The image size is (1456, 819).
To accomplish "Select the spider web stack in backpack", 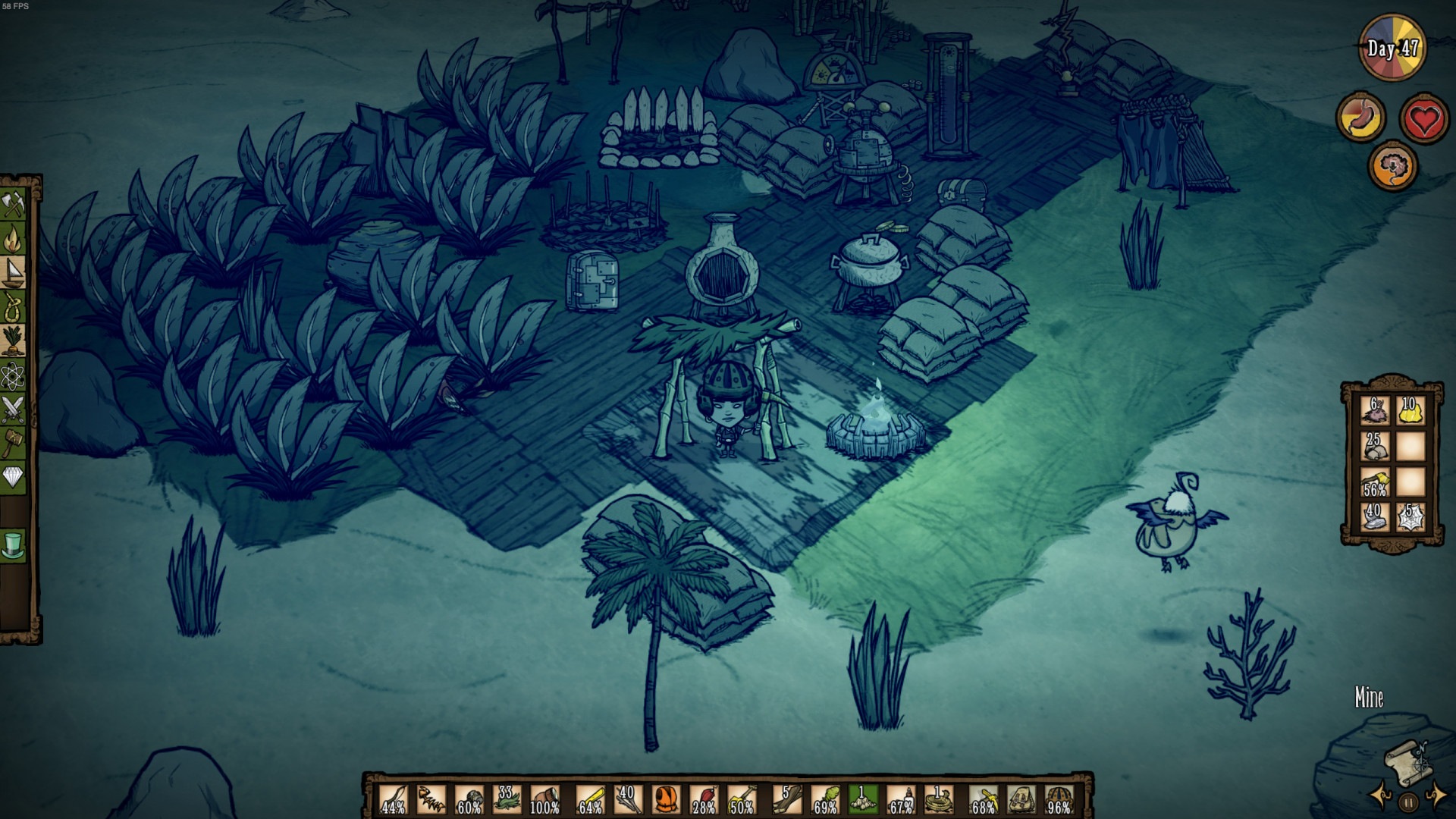I will [x=1410, y=517].
